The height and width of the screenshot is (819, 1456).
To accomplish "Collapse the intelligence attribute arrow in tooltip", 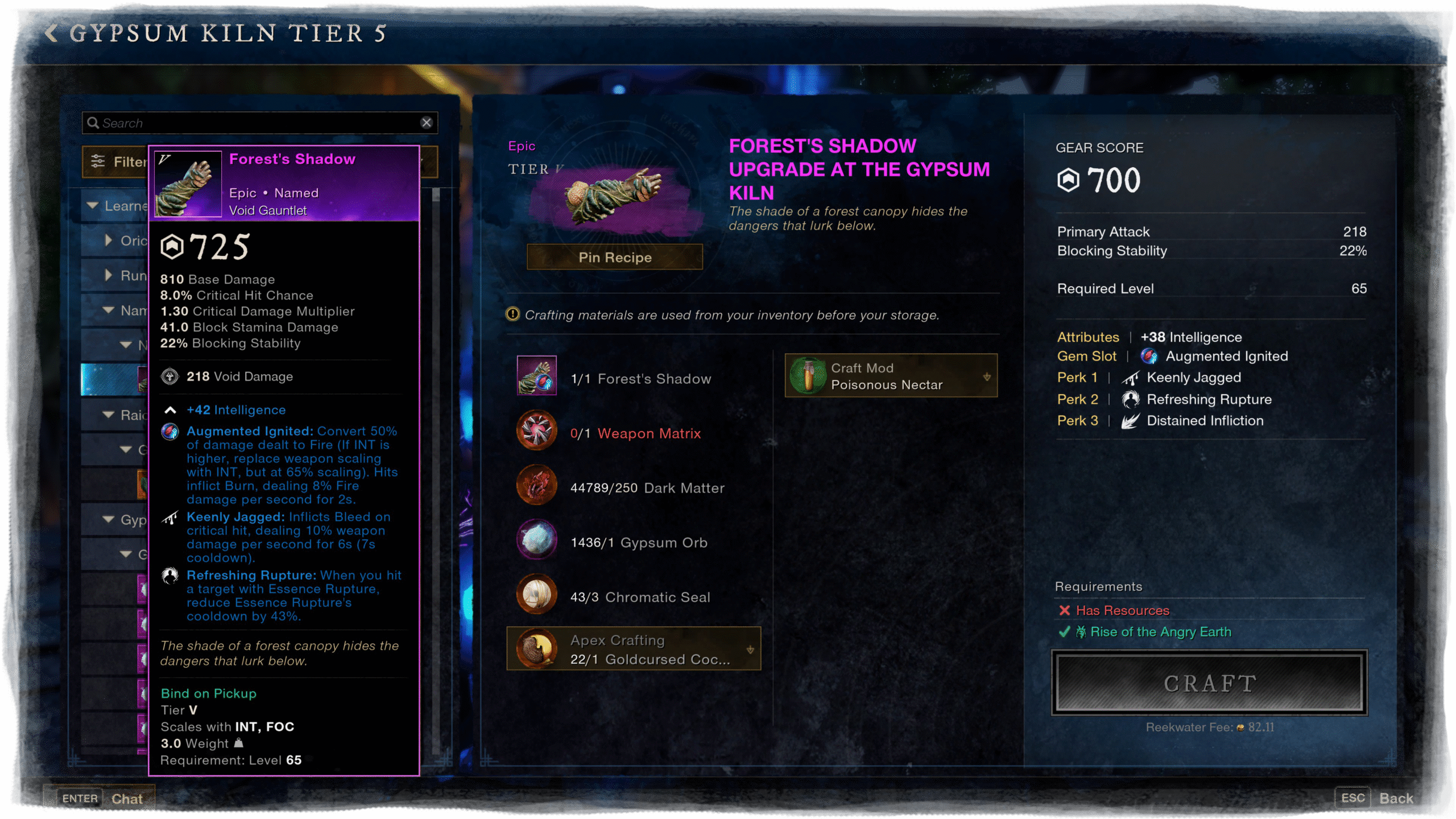I will (170, 410).
